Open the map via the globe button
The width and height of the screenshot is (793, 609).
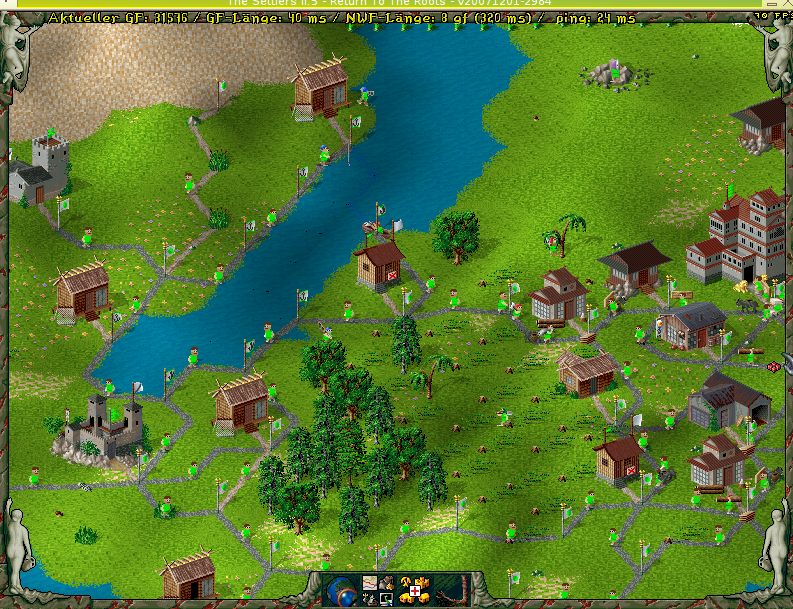tap(343, 590)
